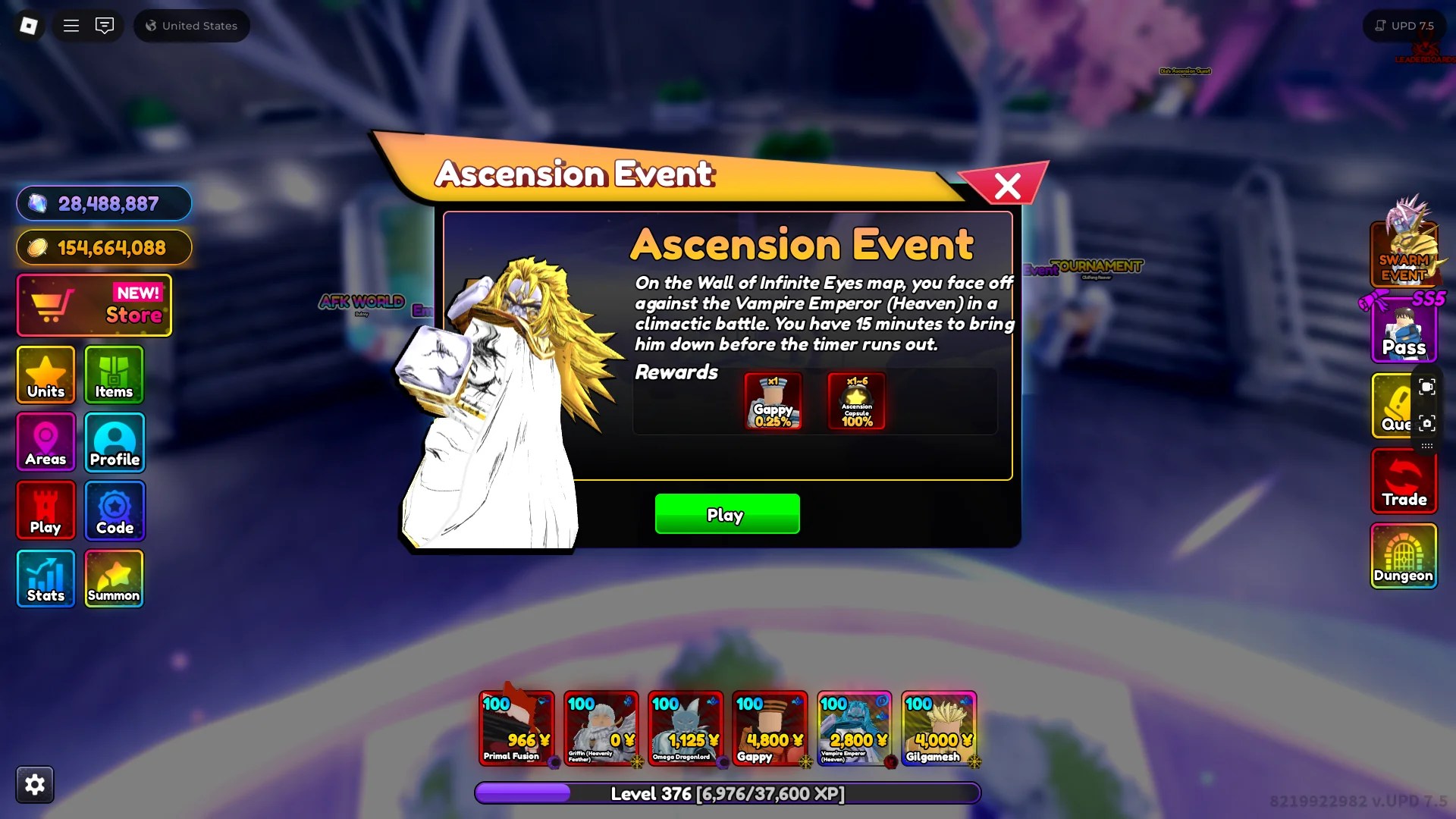The height and width of the screenshot is (819, 1456).
Task: View your Profile
Action: coord(114,442)
